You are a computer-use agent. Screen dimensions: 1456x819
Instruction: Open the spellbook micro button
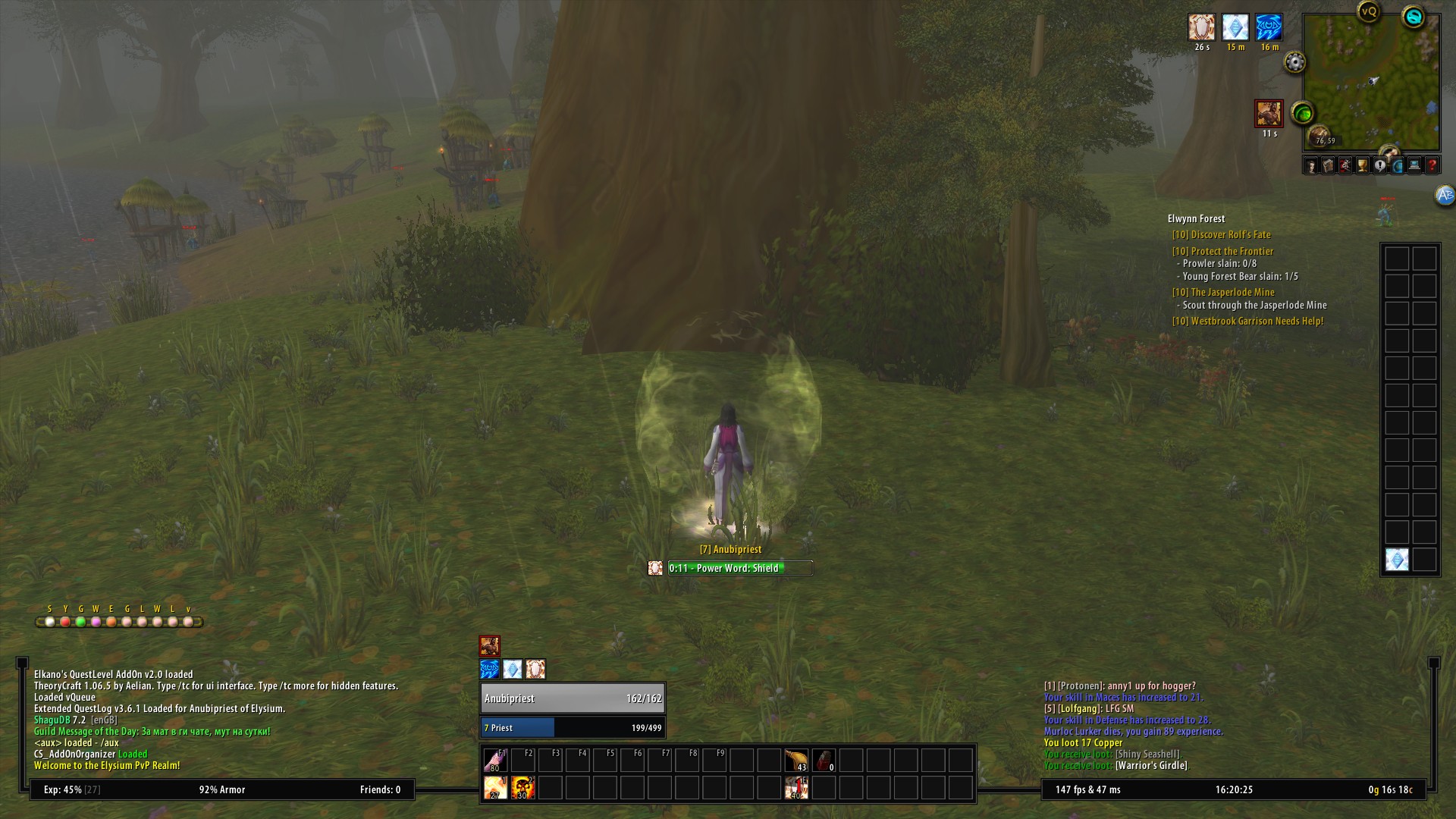tap(1329, 165)
